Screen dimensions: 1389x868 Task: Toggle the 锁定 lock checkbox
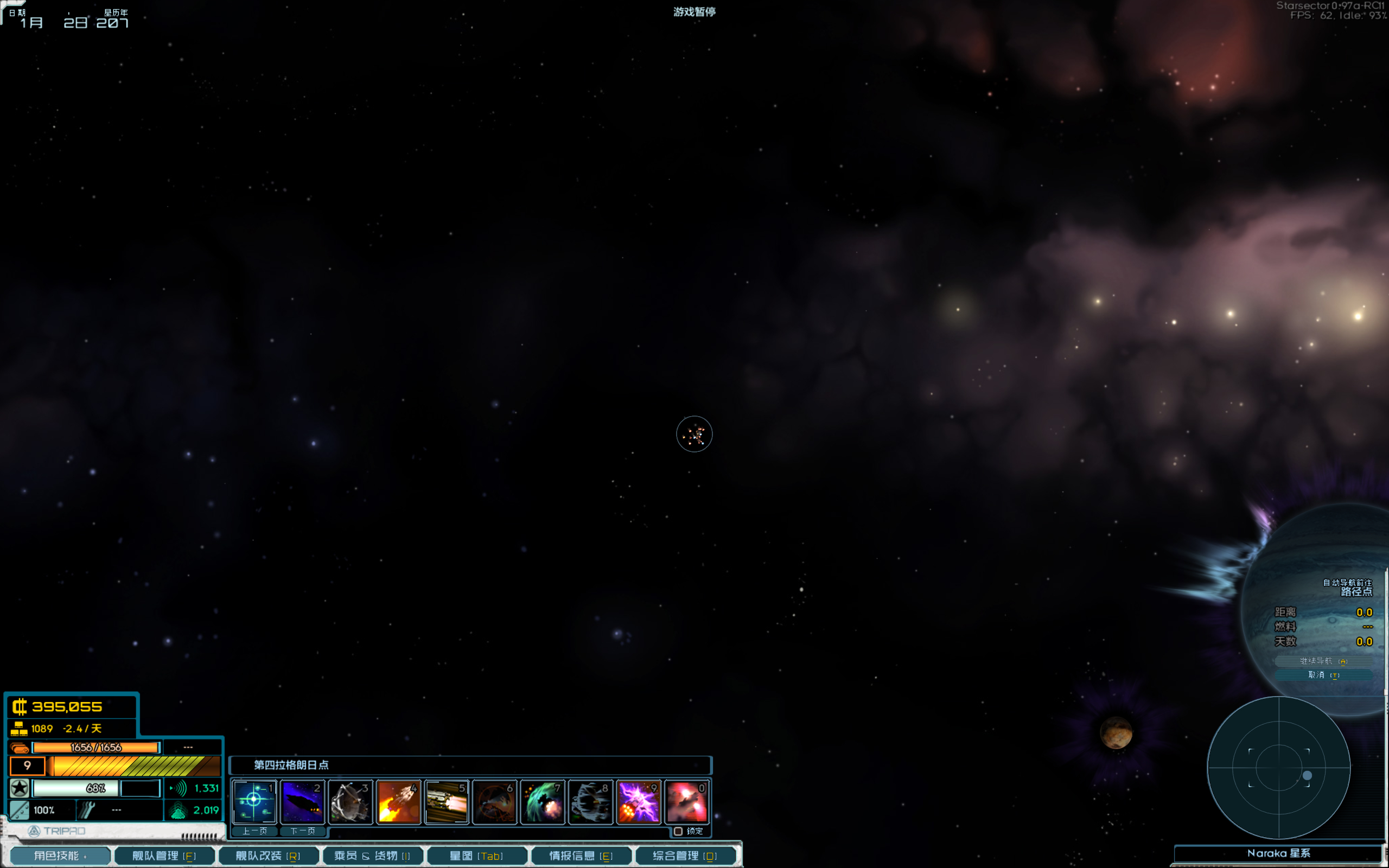[678, 831]
